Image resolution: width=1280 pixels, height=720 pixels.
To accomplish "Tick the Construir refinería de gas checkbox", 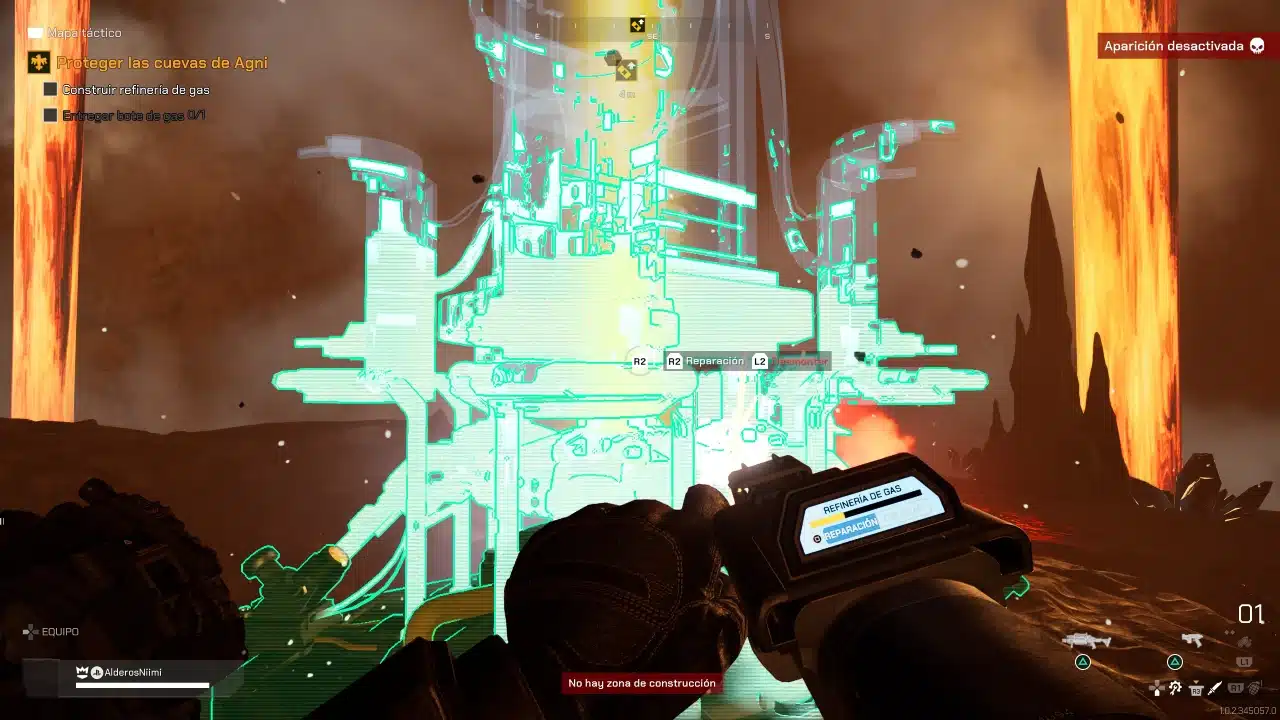I will click(50, 89).
